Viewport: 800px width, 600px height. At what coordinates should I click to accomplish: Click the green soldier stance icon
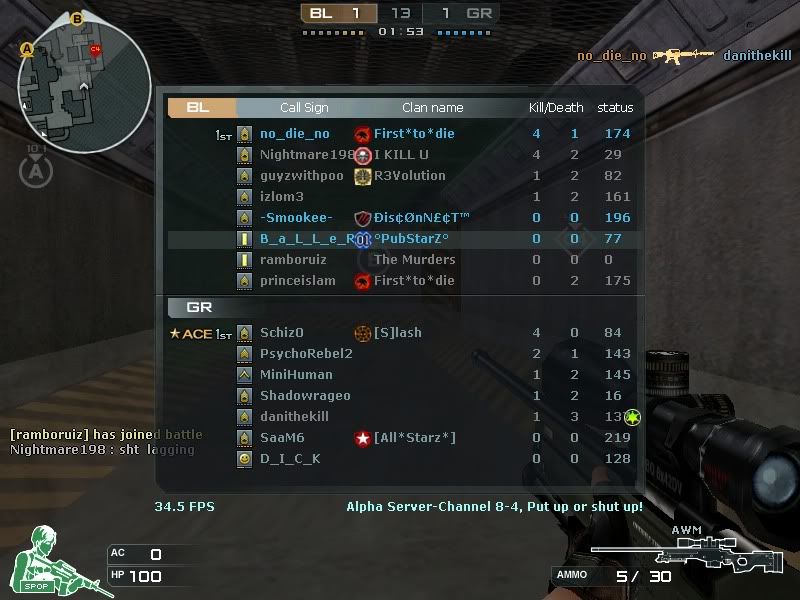coord(40,562)
